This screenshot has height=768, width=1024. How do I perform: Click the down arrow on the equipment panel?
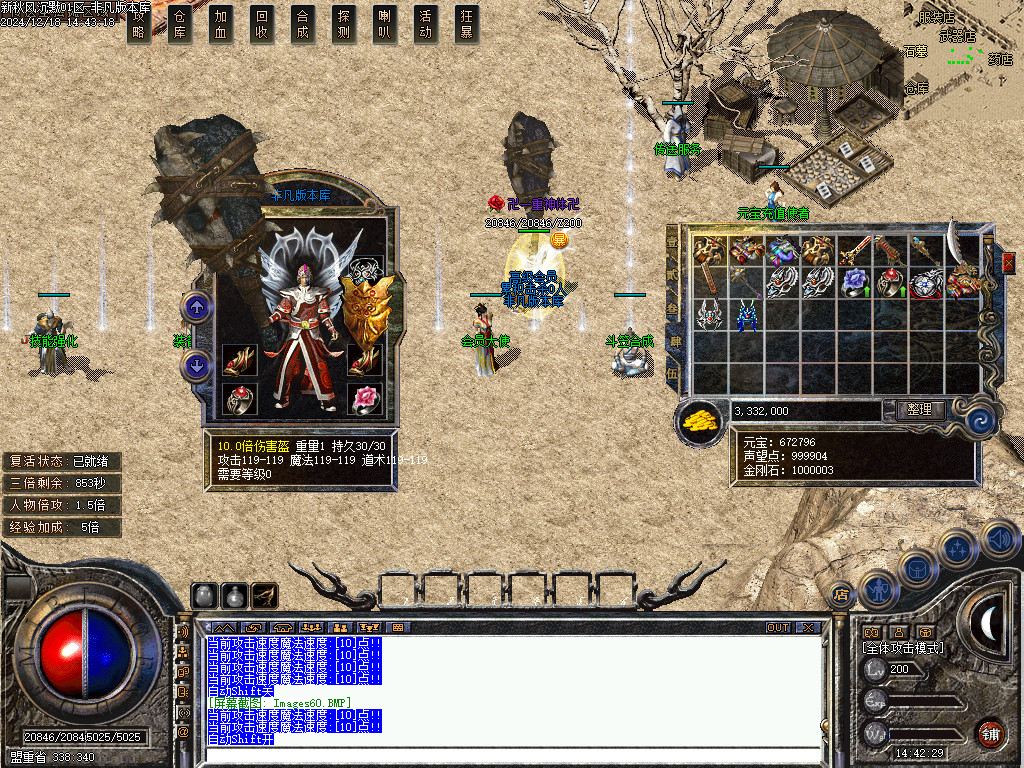point(197,365)
